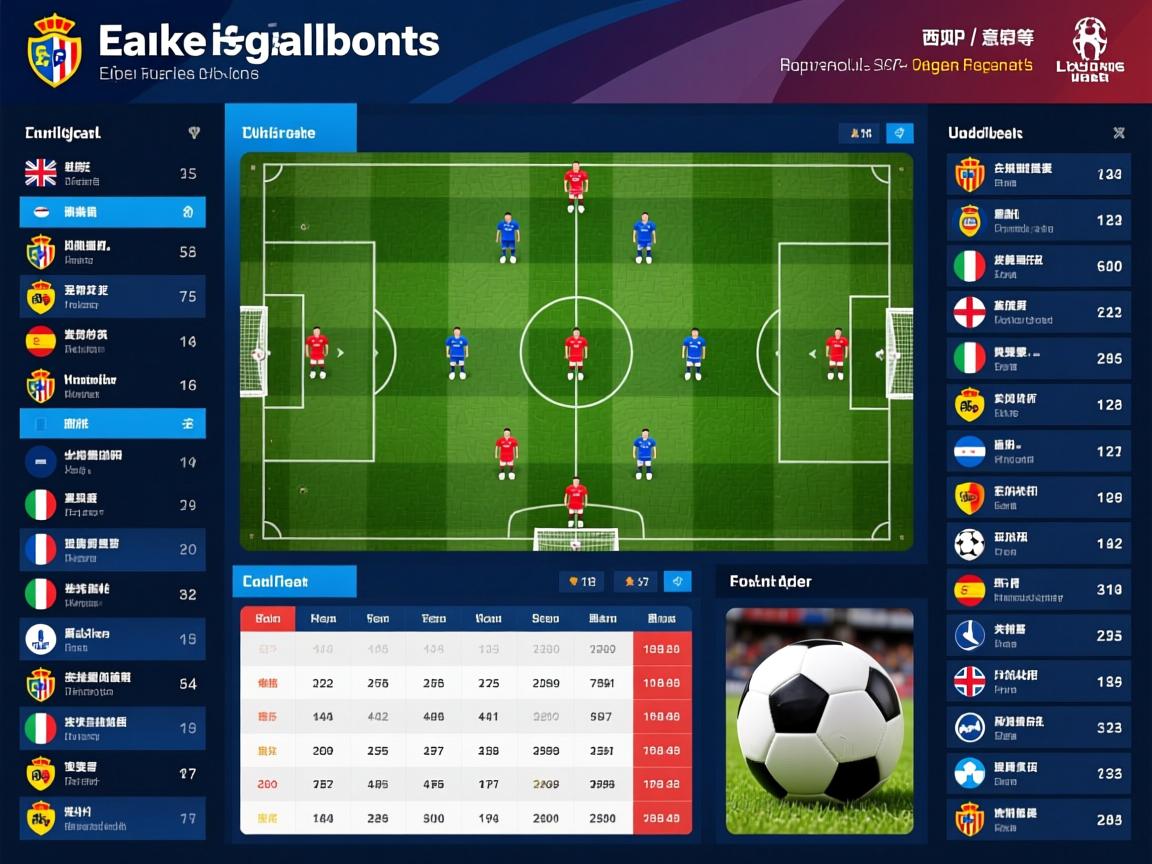Image resolution: width=1152 pixels, height=864 pixels.
Task: Click the button labeled 57 above the table
Action: (x=637, y=581)
